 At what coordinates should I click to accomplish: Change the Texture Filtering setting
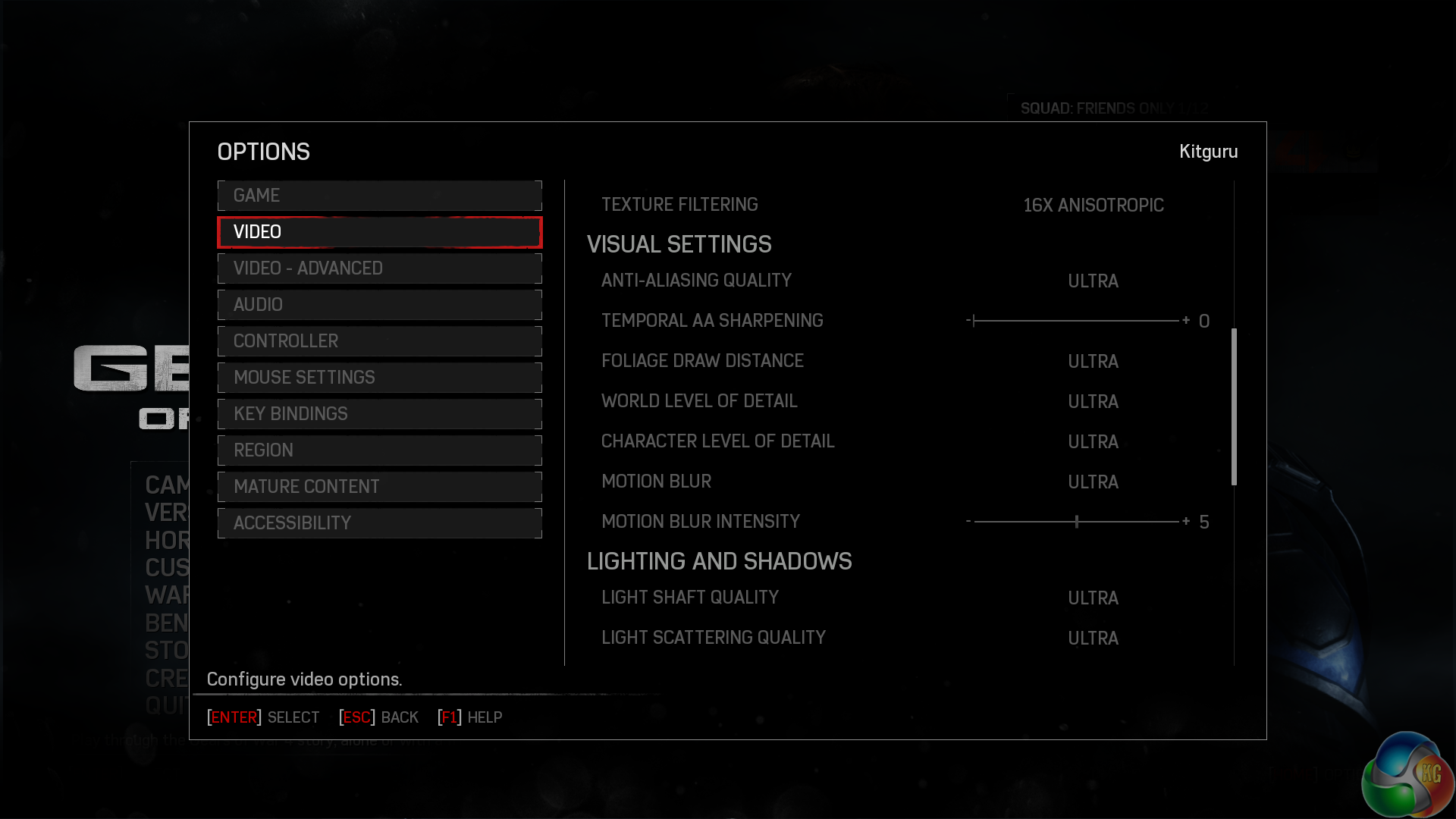click(1093, 206)
